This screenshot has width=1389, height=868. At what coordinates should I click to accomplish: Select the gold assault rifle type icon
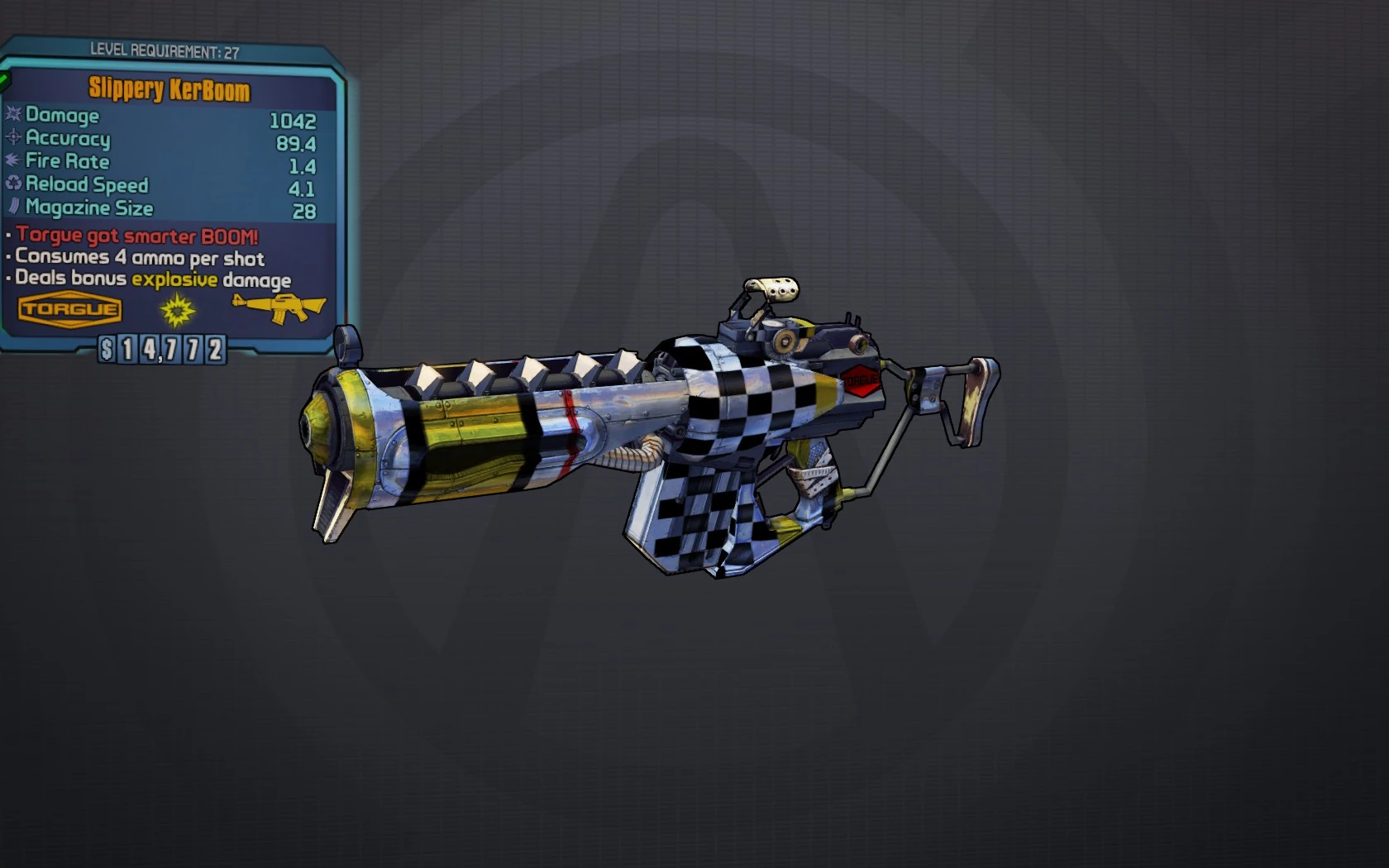279,307
